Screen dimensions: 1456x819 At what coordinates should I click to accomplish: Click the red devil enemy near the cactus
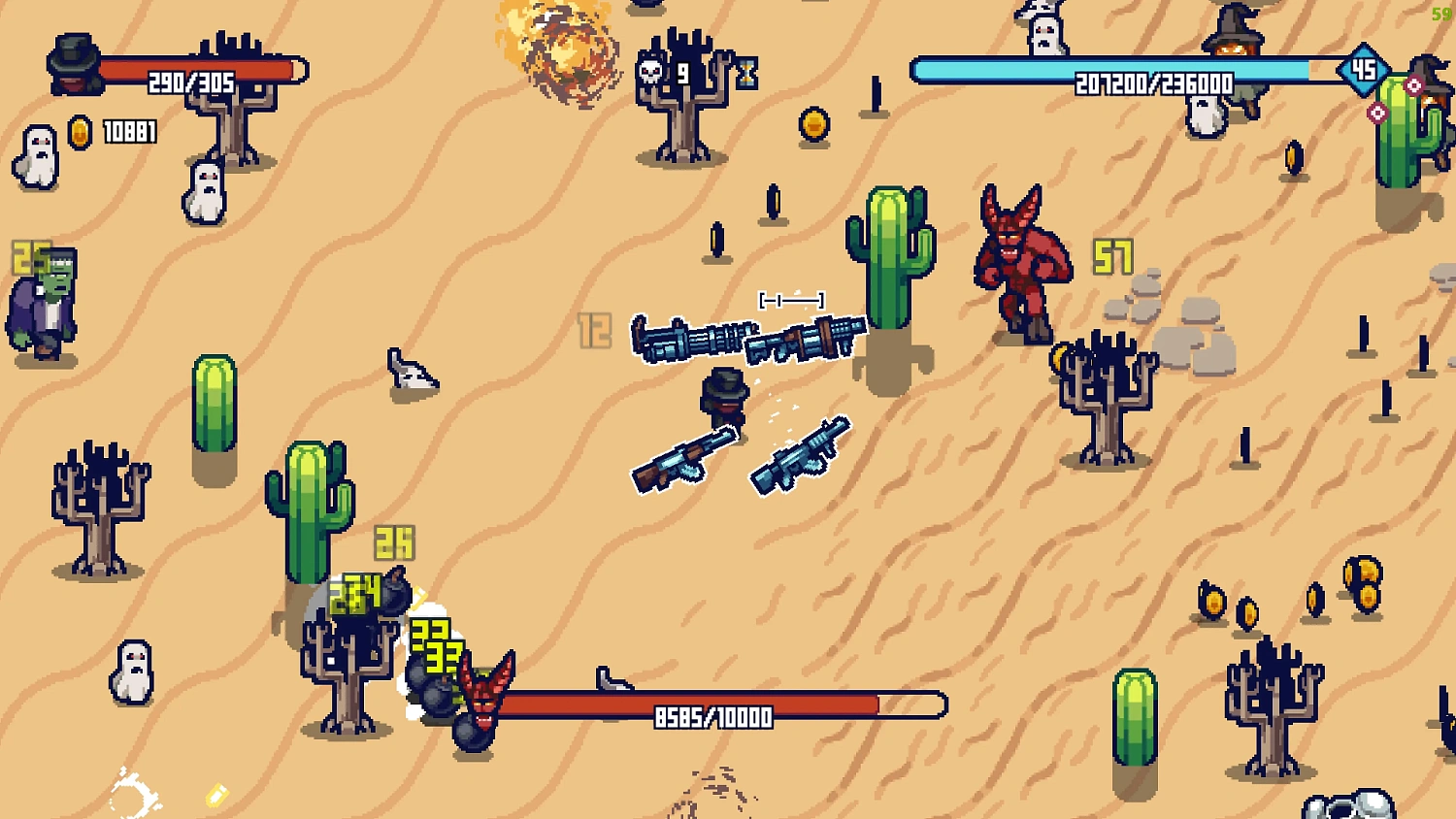1021,257
